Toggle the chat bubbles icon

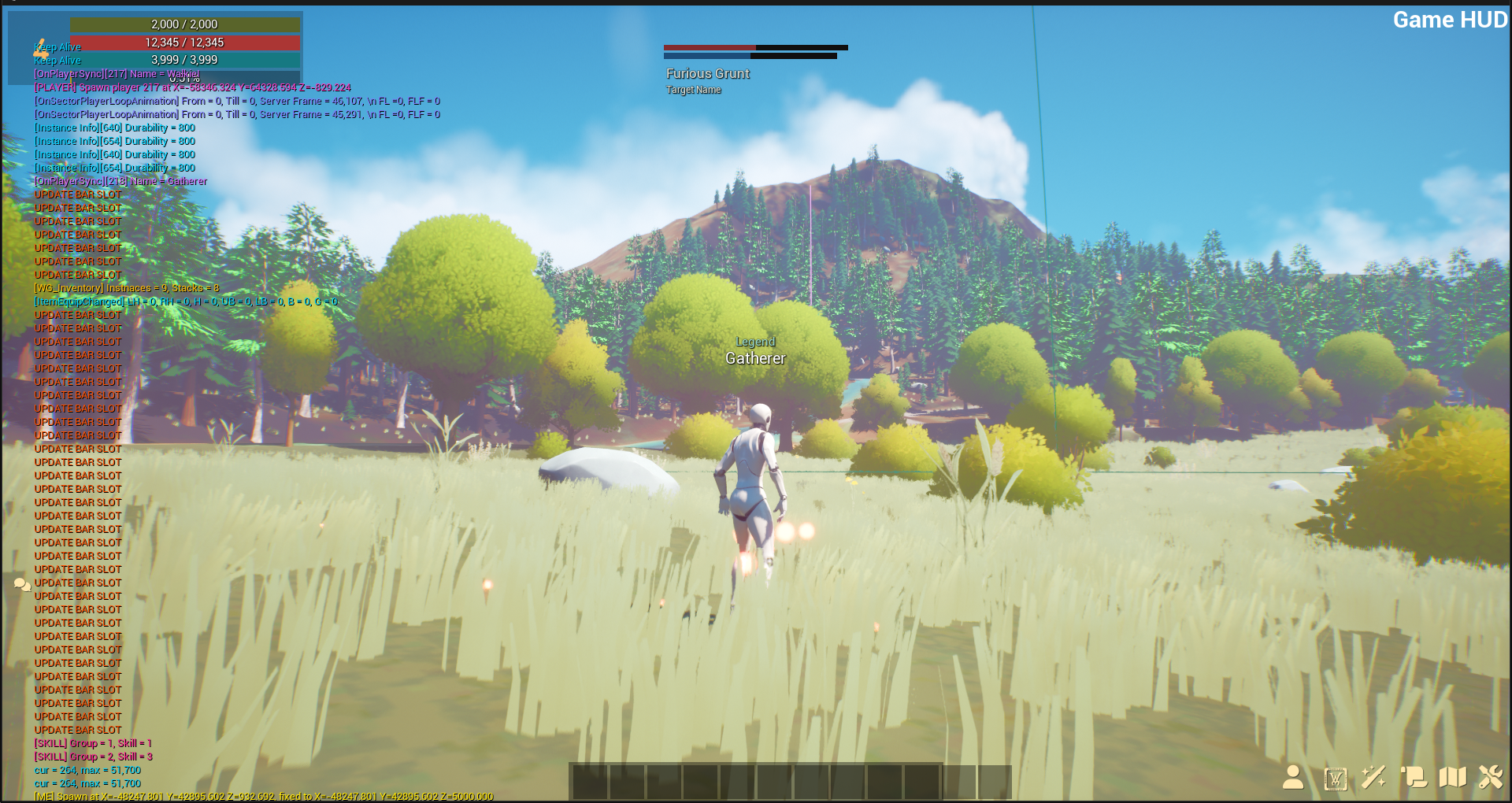(22, 585)
